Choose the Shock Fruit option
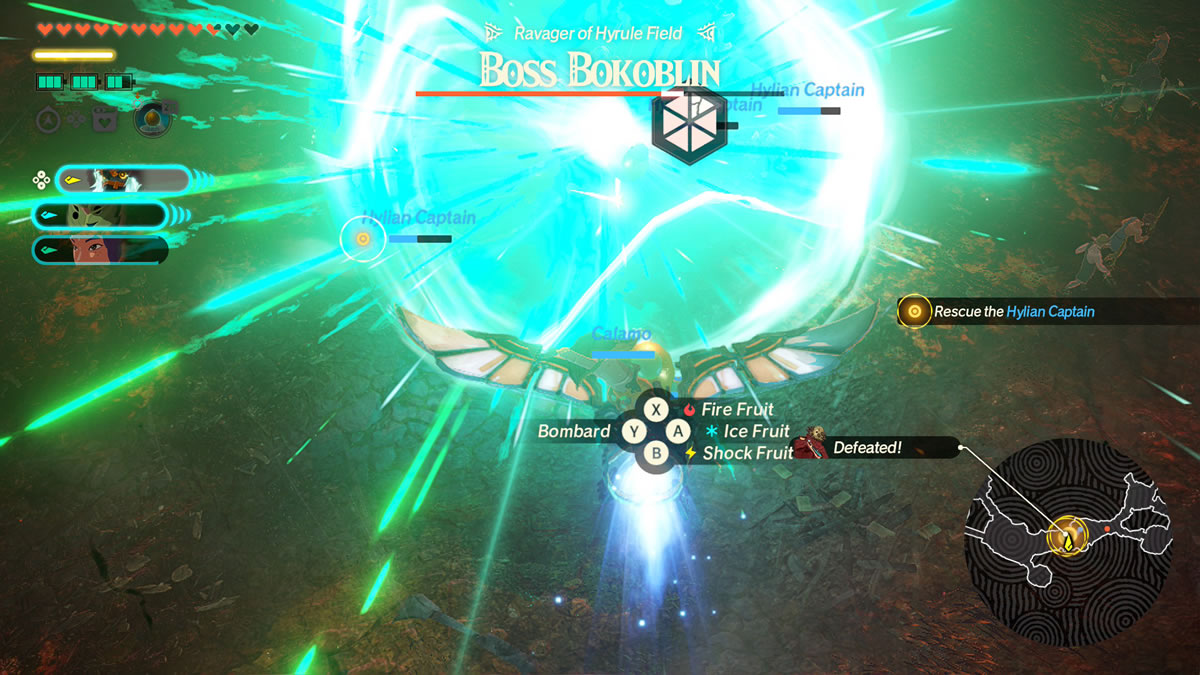Viewport: 1200px width, 675px height. click(746, 454)
